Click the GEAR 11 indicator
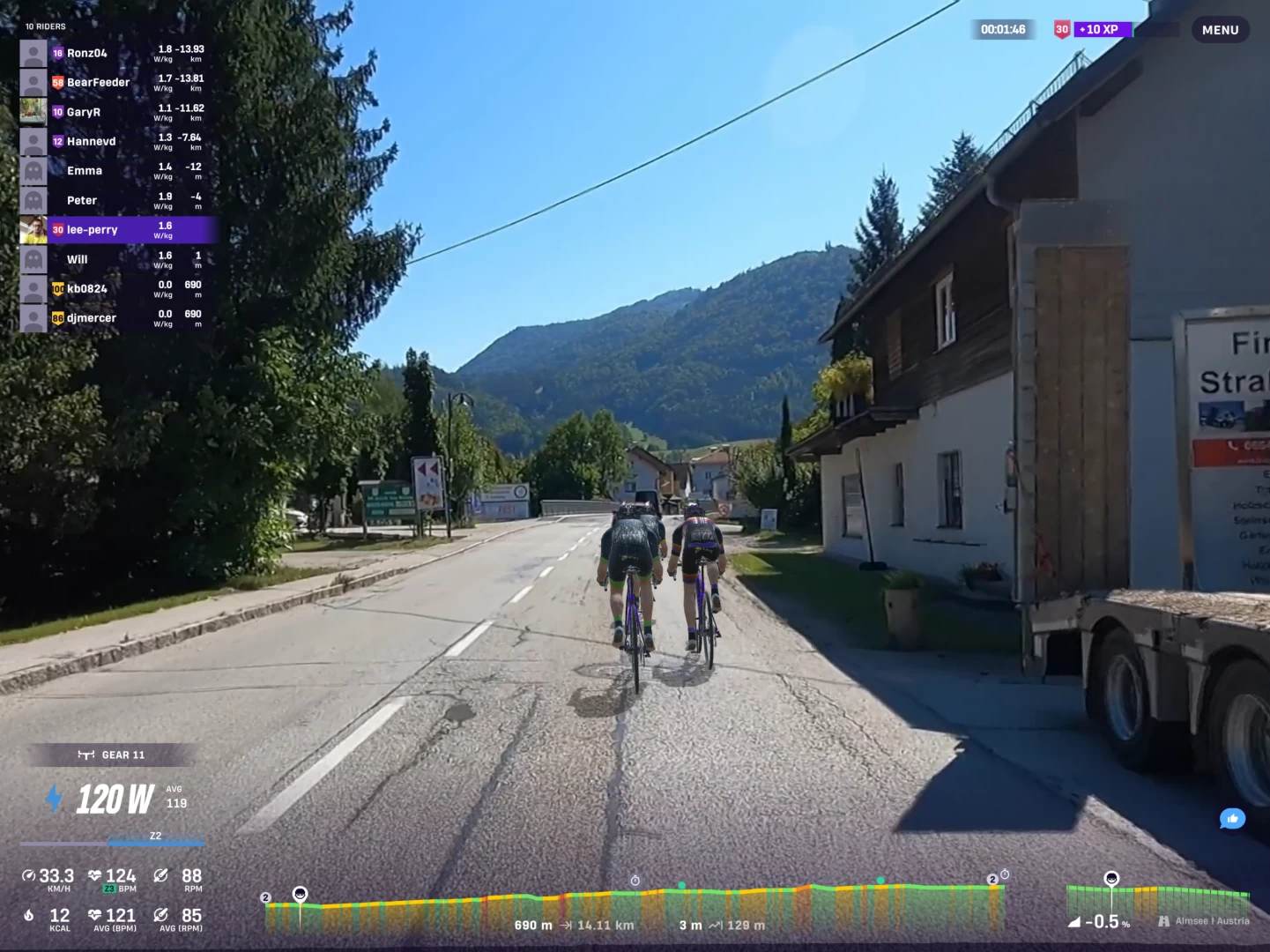The height and width of the screenshot is (952, 1270). (x=112, y=755)
